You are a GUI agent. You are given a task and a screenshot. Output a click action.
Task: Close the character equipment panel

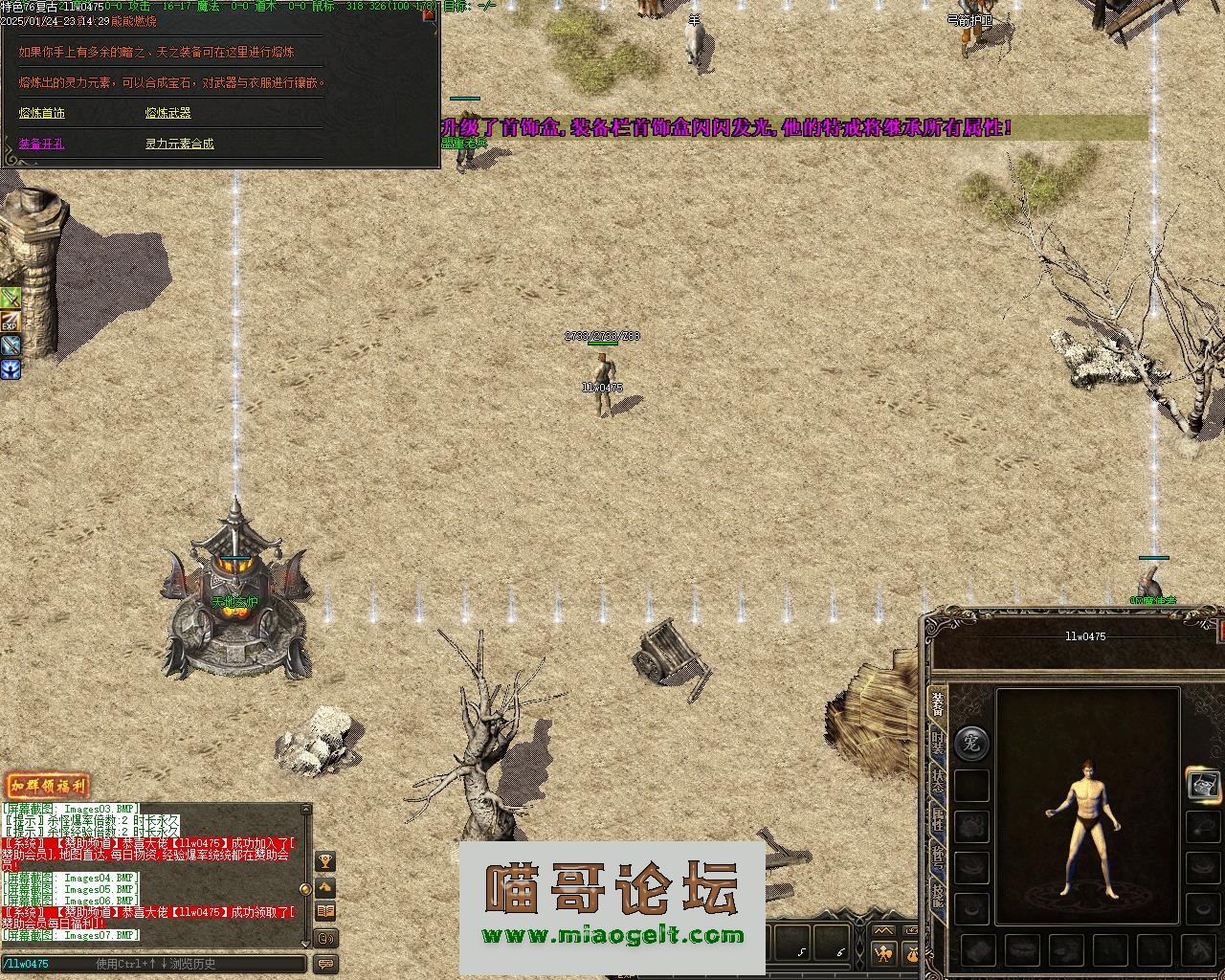pos(1221,631)
